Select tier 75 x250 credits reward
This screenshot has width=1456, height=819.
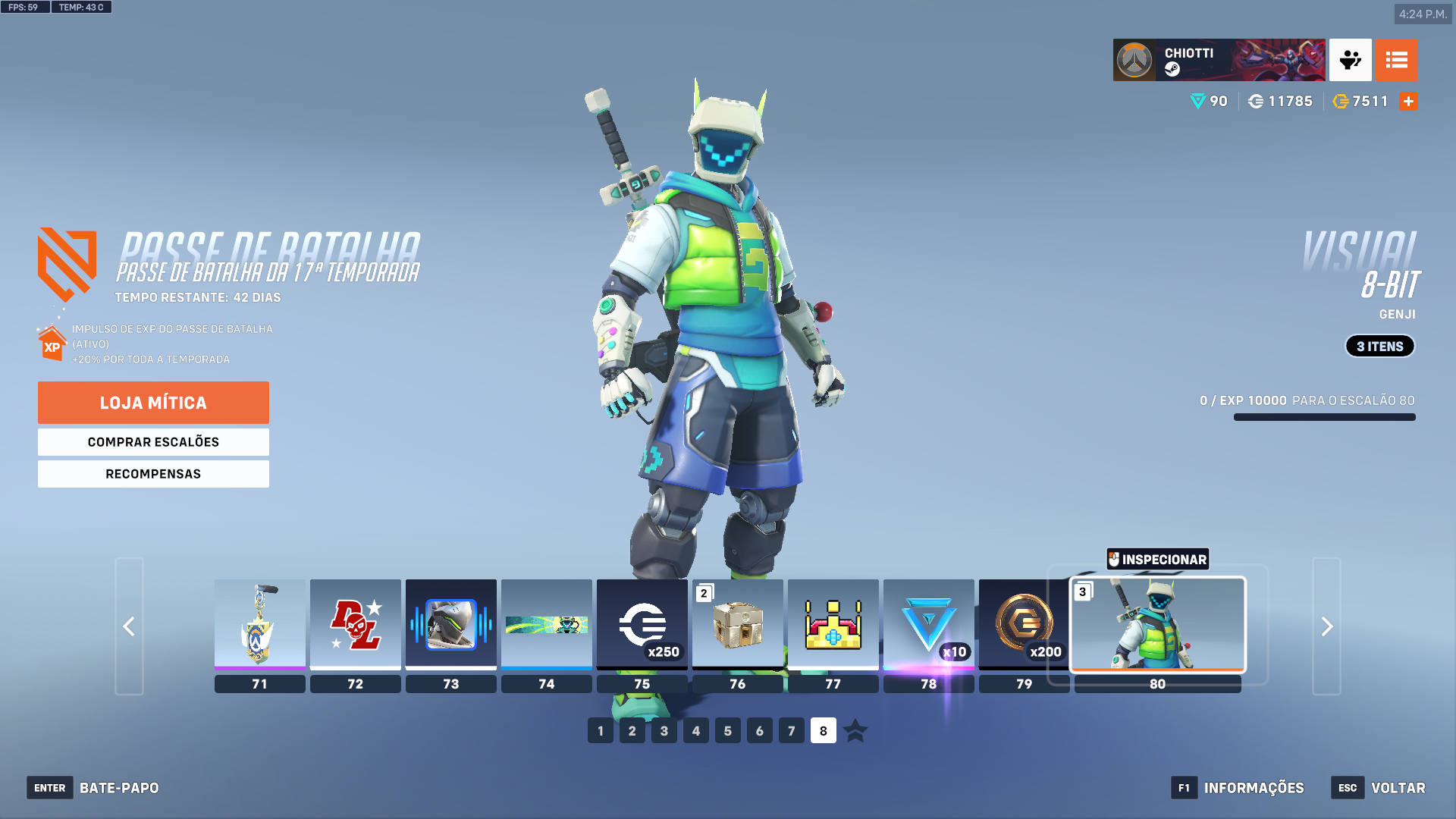(642, 625)
